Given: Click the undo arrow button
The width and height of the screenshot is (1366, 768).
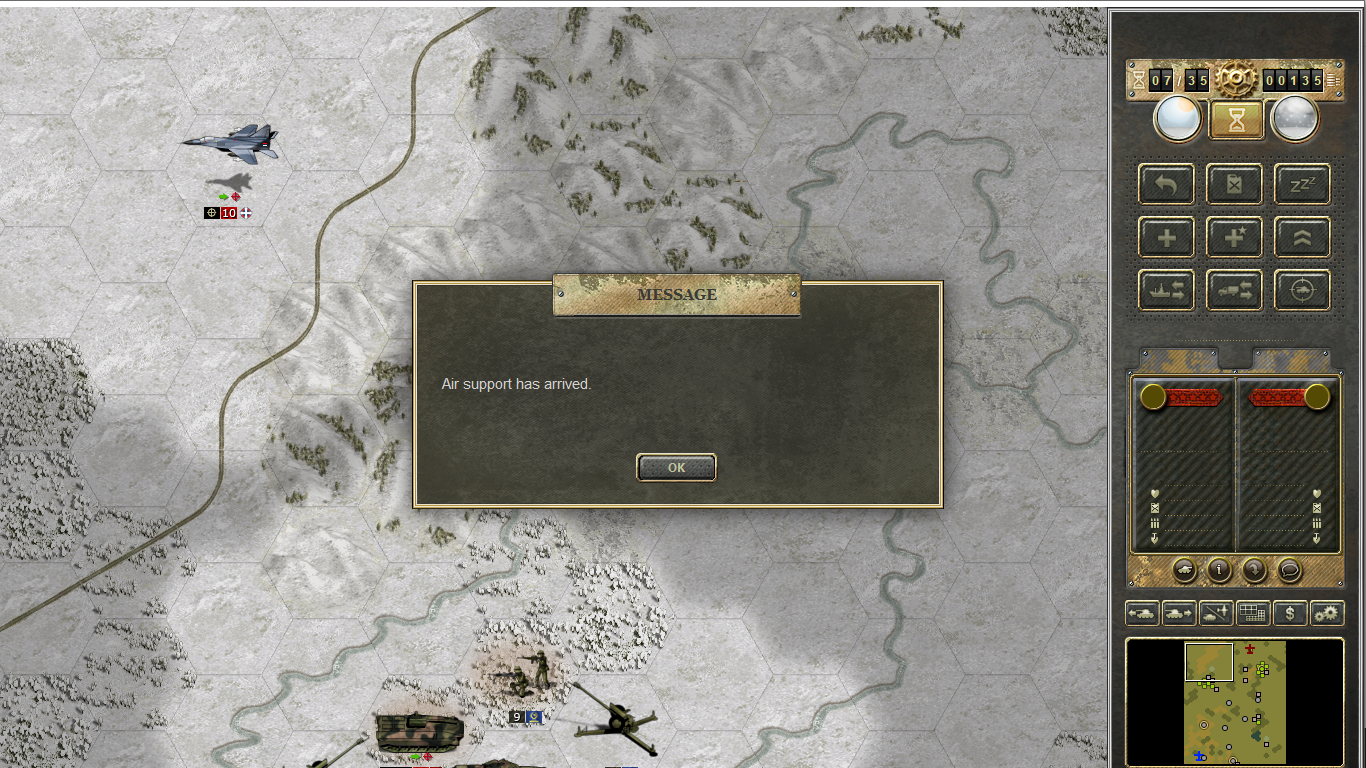Looking at the screenshot, I should click(1166, 185).
